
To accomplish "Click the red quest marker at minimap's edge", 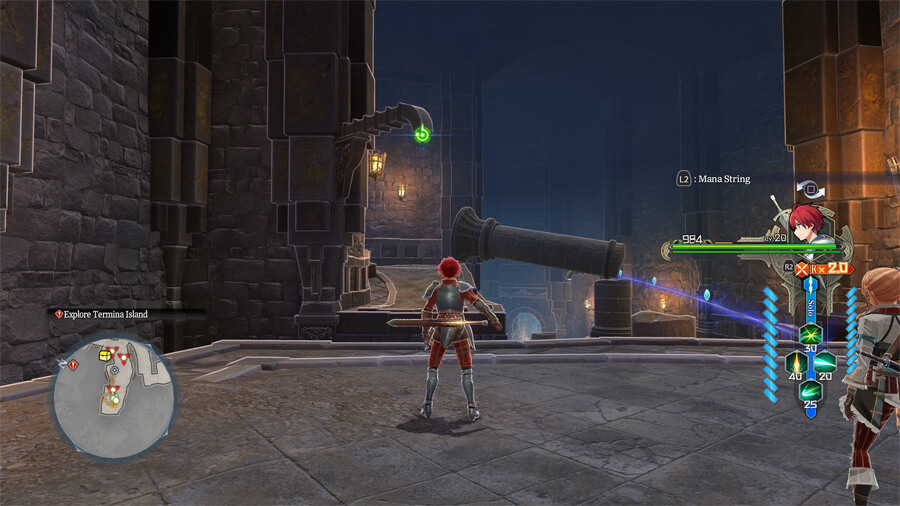I will coord(73,364).
